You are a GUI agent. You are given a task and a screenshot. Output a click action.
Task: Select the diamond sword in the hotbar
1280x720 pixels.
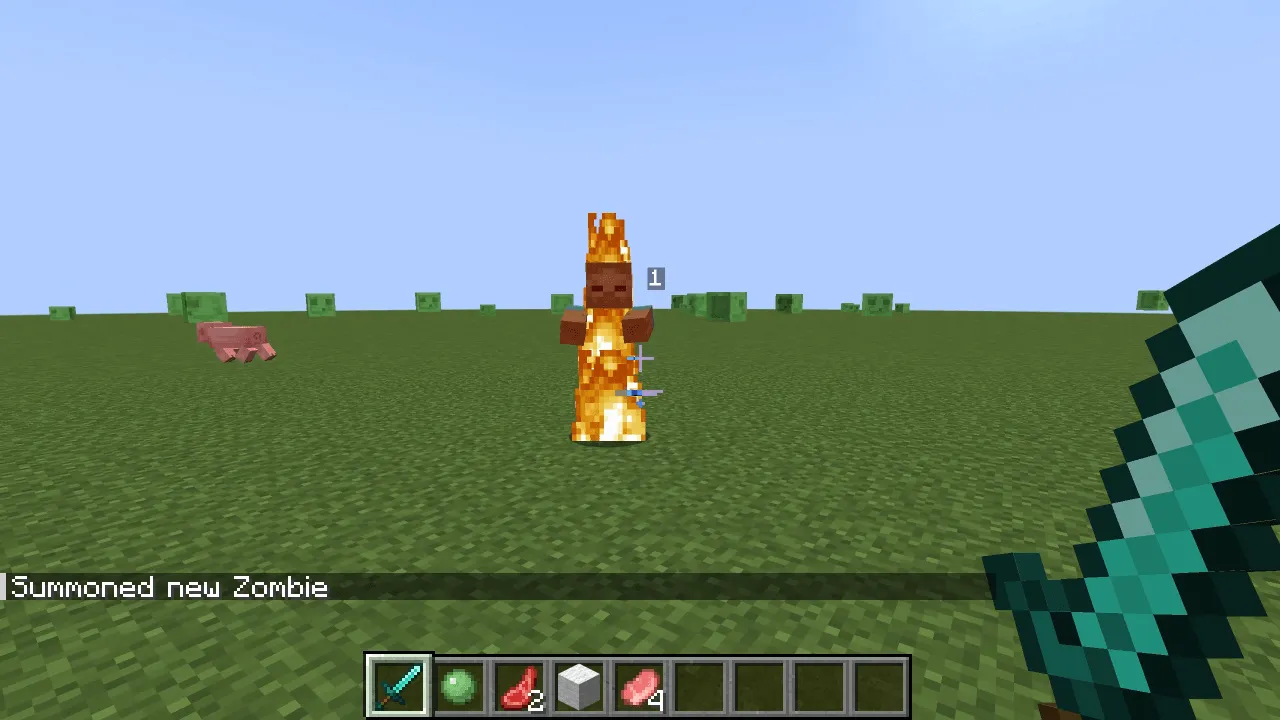(x=398, y=686)
